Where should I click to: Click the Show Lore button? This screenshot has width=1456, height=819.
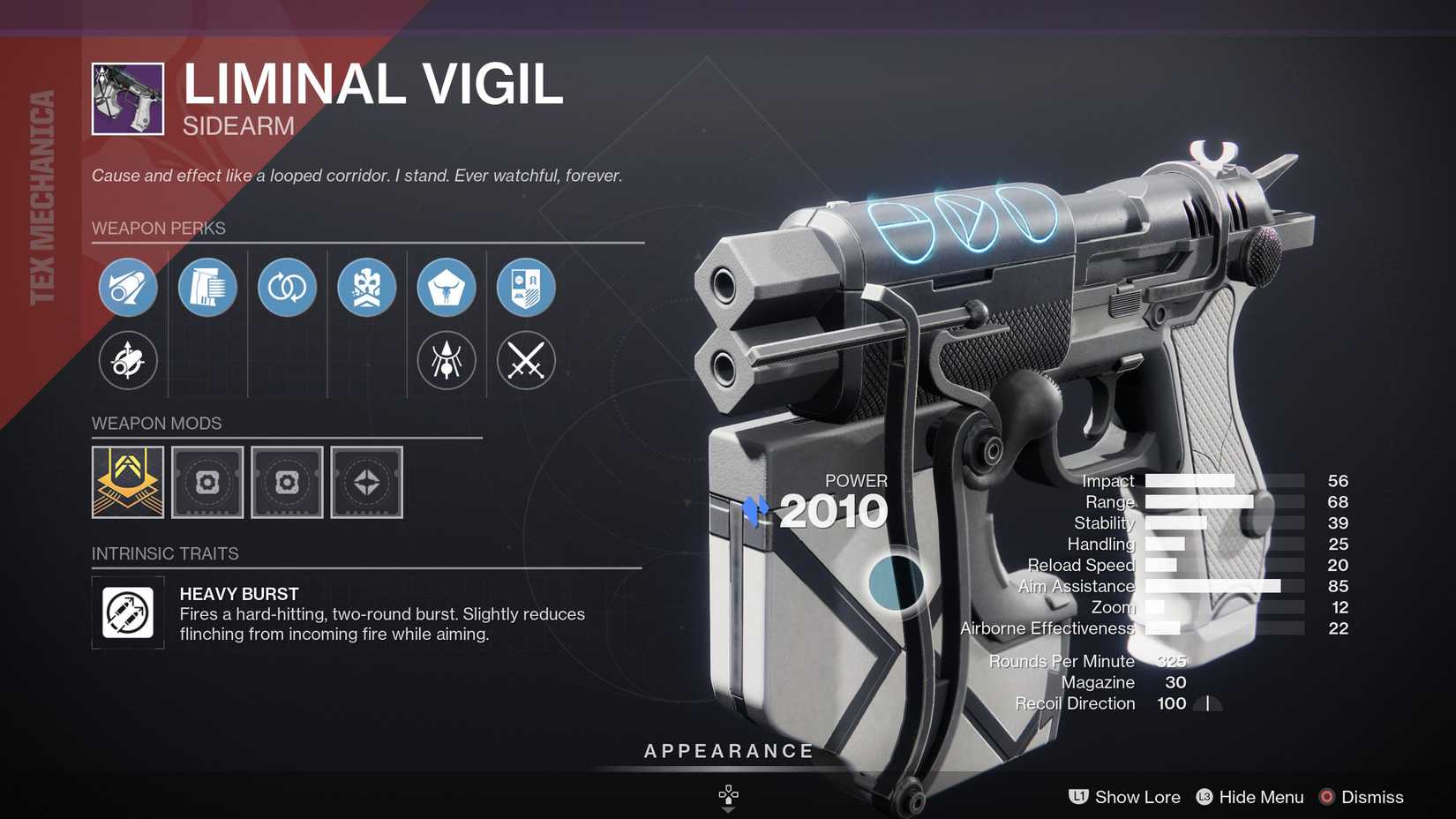(1137, 797)
